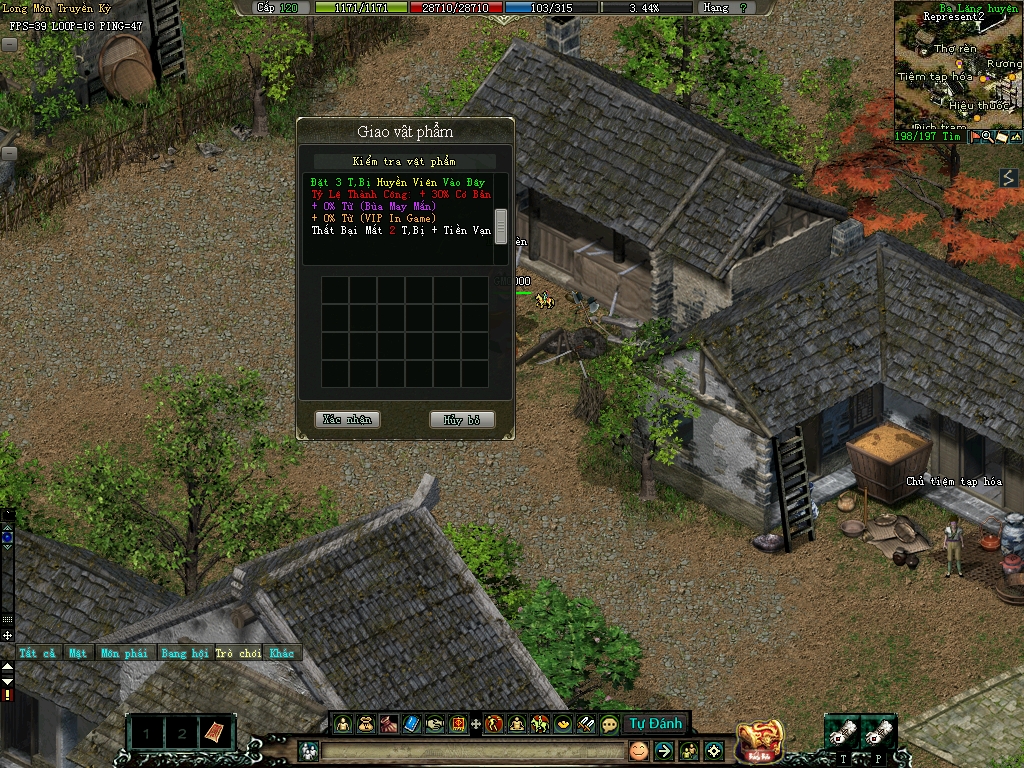Click the minimap magnifying glass button
1024x768 pixels.
987,137
